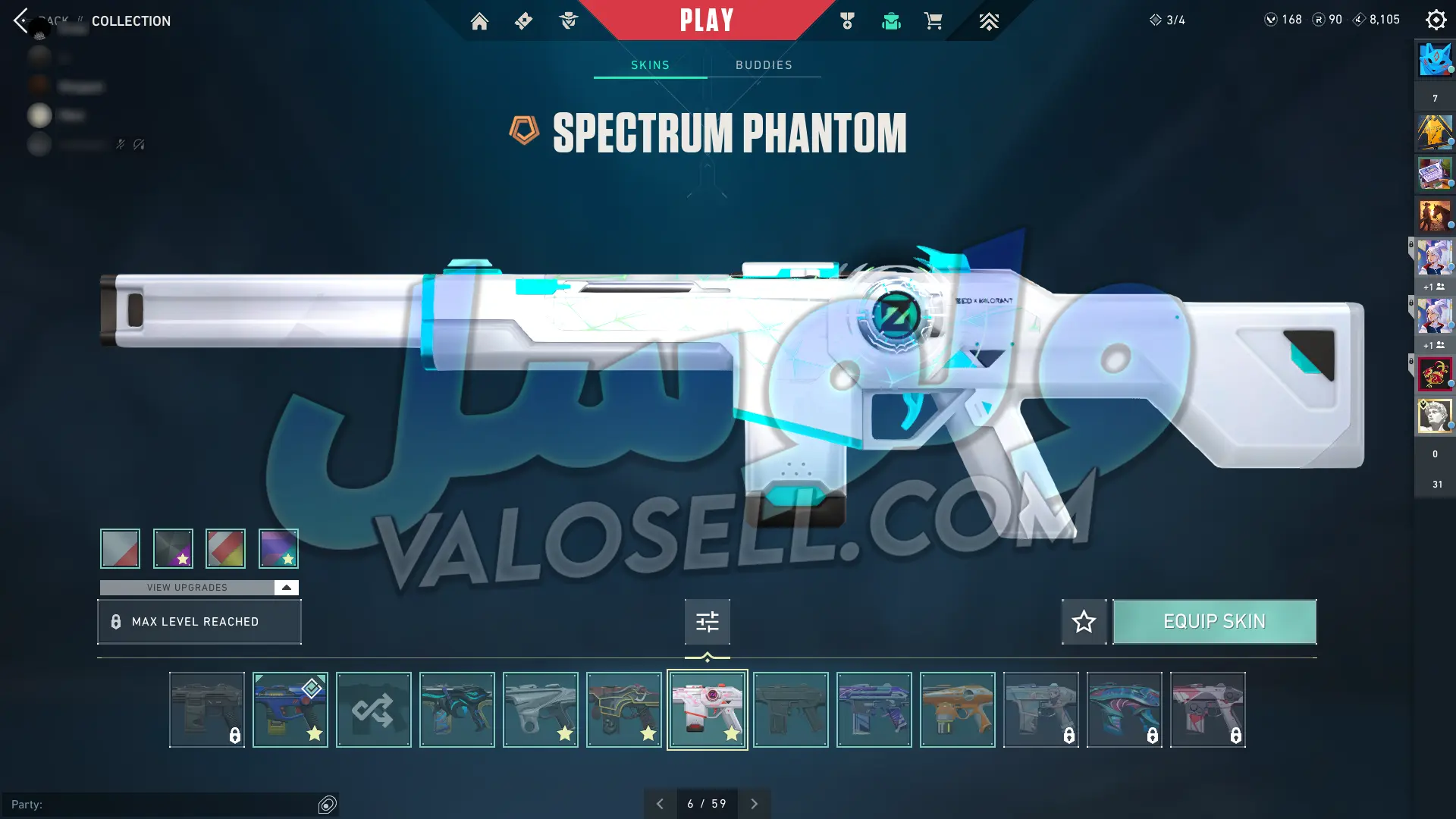Open the home screen icon
Viewport: 1456px width, 819px height.
(479, 21)
